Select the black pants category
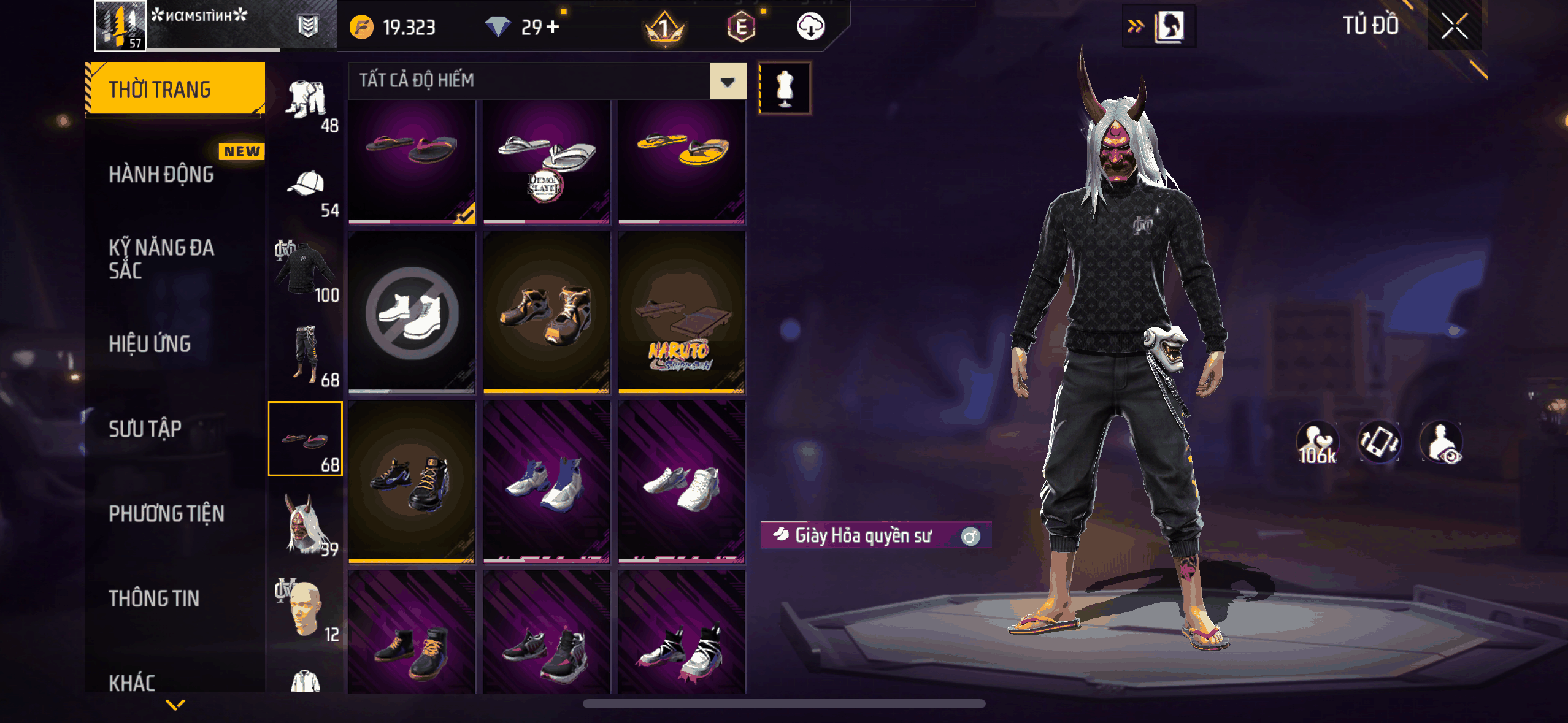 [306, 354]
